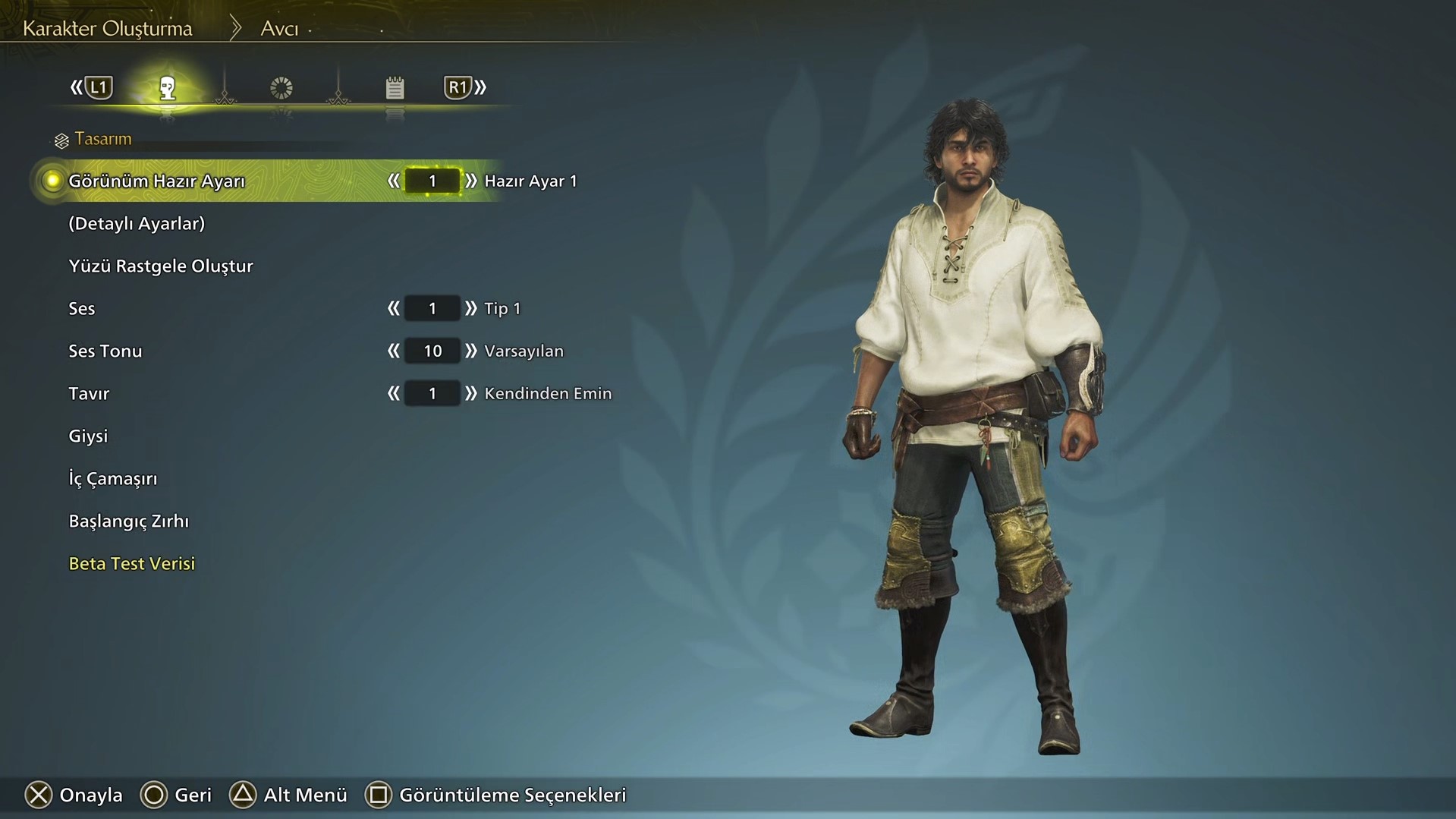Open the İç Çamaşırı menu
The height and width of the screenshot is (819, 1456).
pos(113,479)
